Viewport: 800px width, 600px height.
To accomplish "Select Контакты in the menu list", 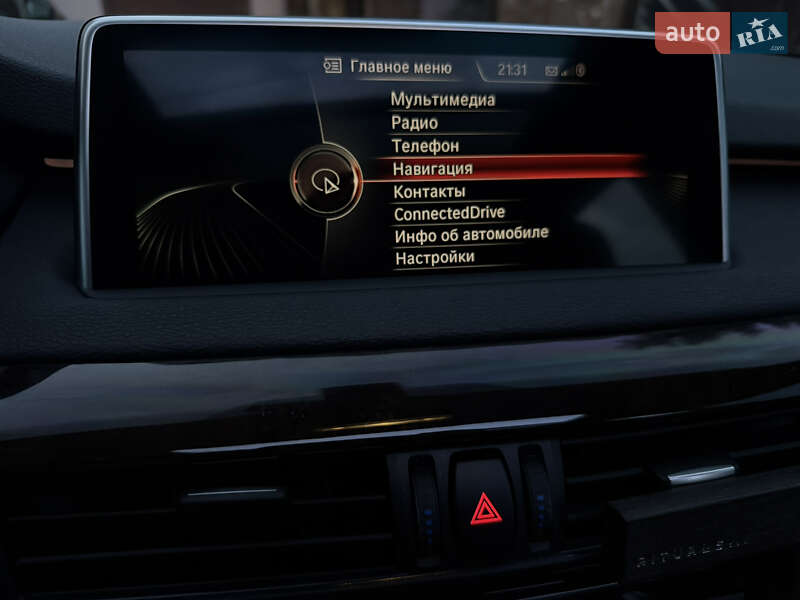I will pyautogui.click(x=429, y=191).
